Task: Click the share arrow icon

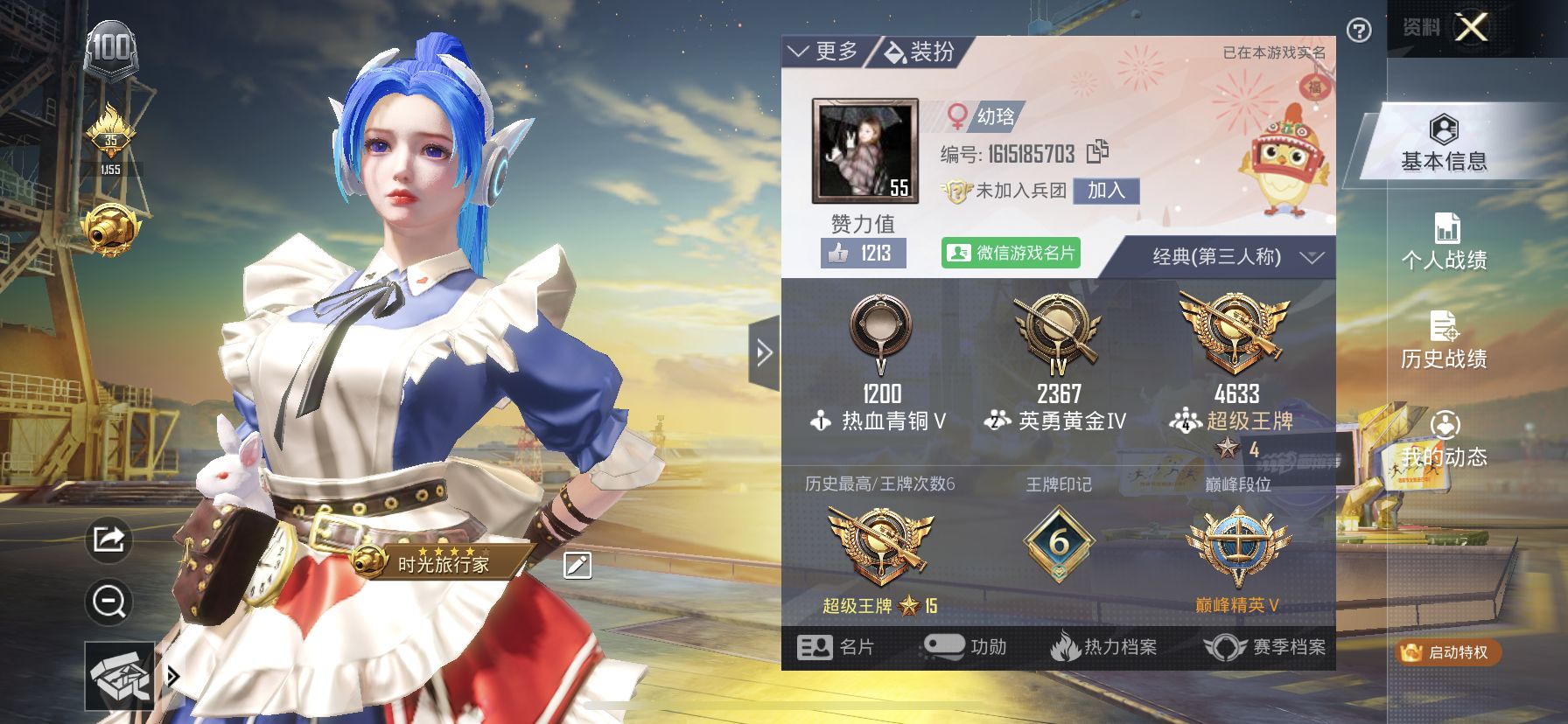Action: tap(108, 539)
